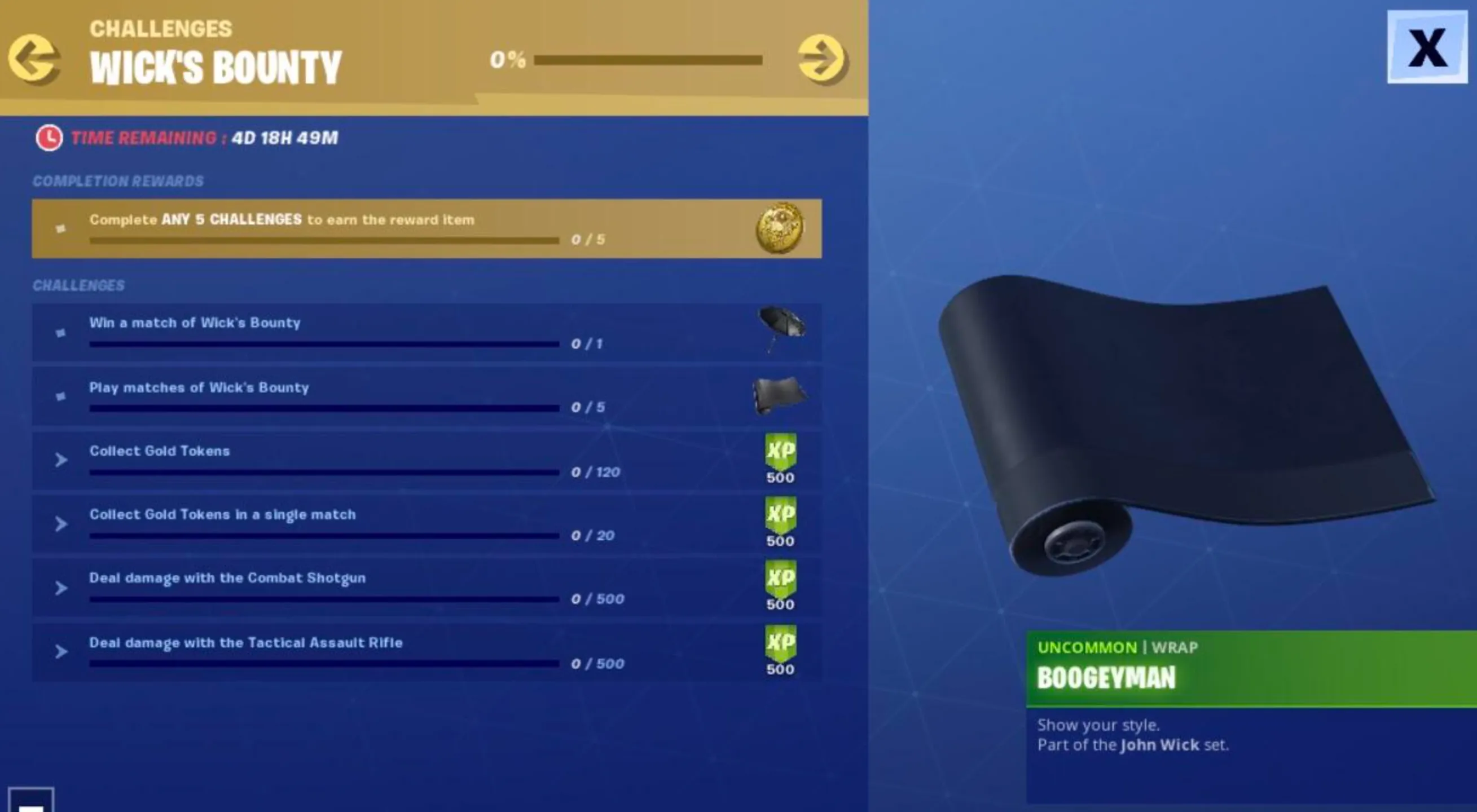
Task: Navigate back with the left yellow arrow
Action: click(34, 58)
